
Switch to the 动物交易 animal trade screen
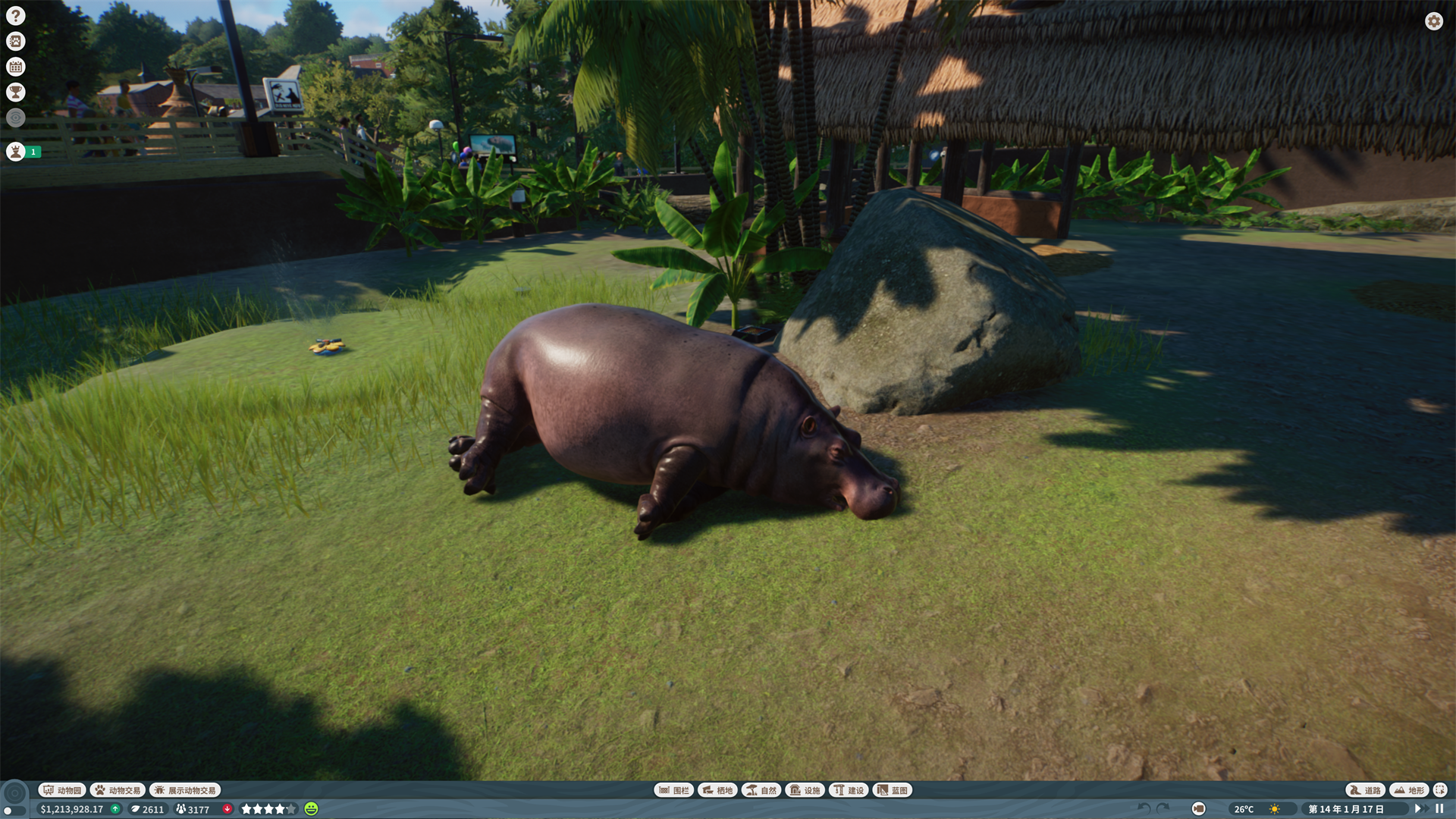tap(118, 790)
